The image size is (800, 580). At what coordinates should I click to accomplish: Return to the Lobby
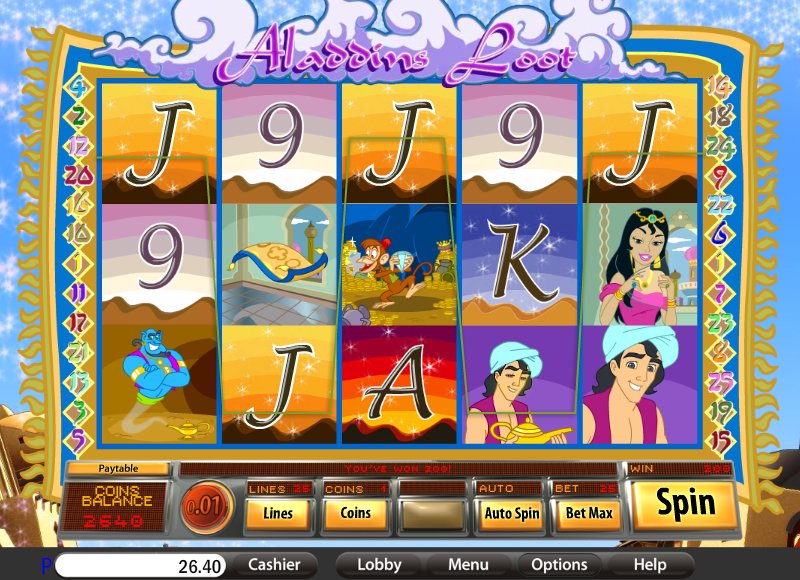click(379, 564)
